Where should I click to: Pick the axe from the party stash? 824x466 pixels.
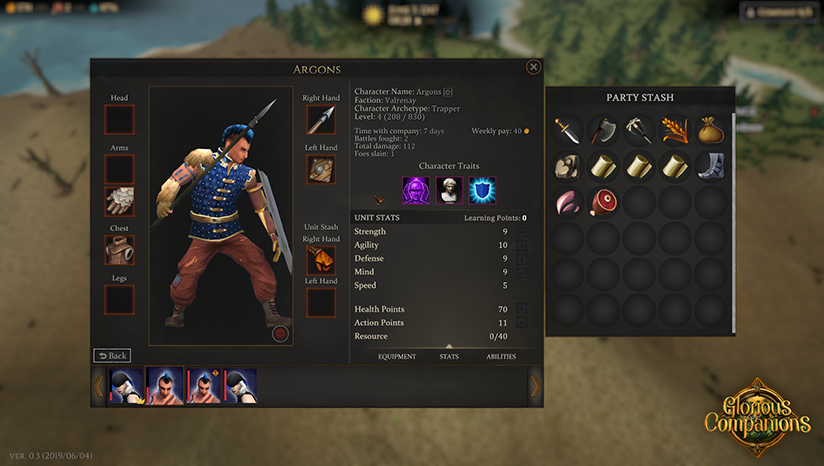point(603,130)
